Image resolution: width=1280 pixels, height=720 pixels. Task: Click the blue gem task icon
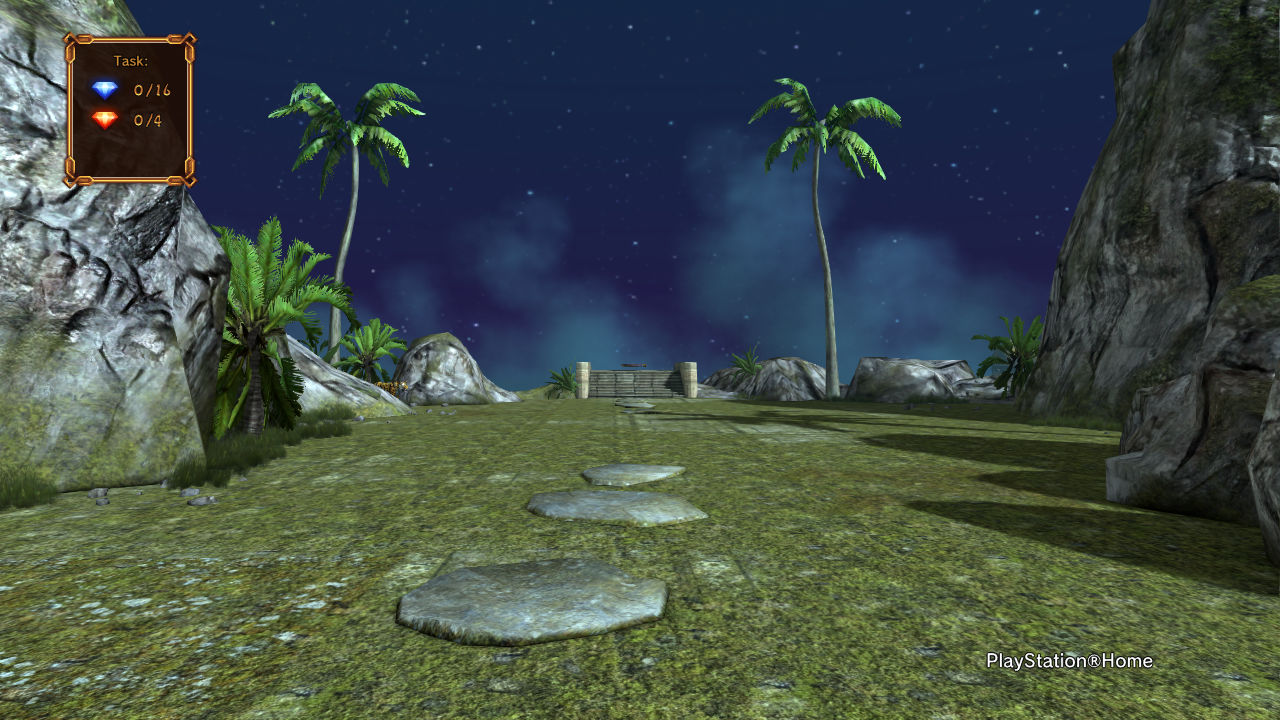click(105, 90)
